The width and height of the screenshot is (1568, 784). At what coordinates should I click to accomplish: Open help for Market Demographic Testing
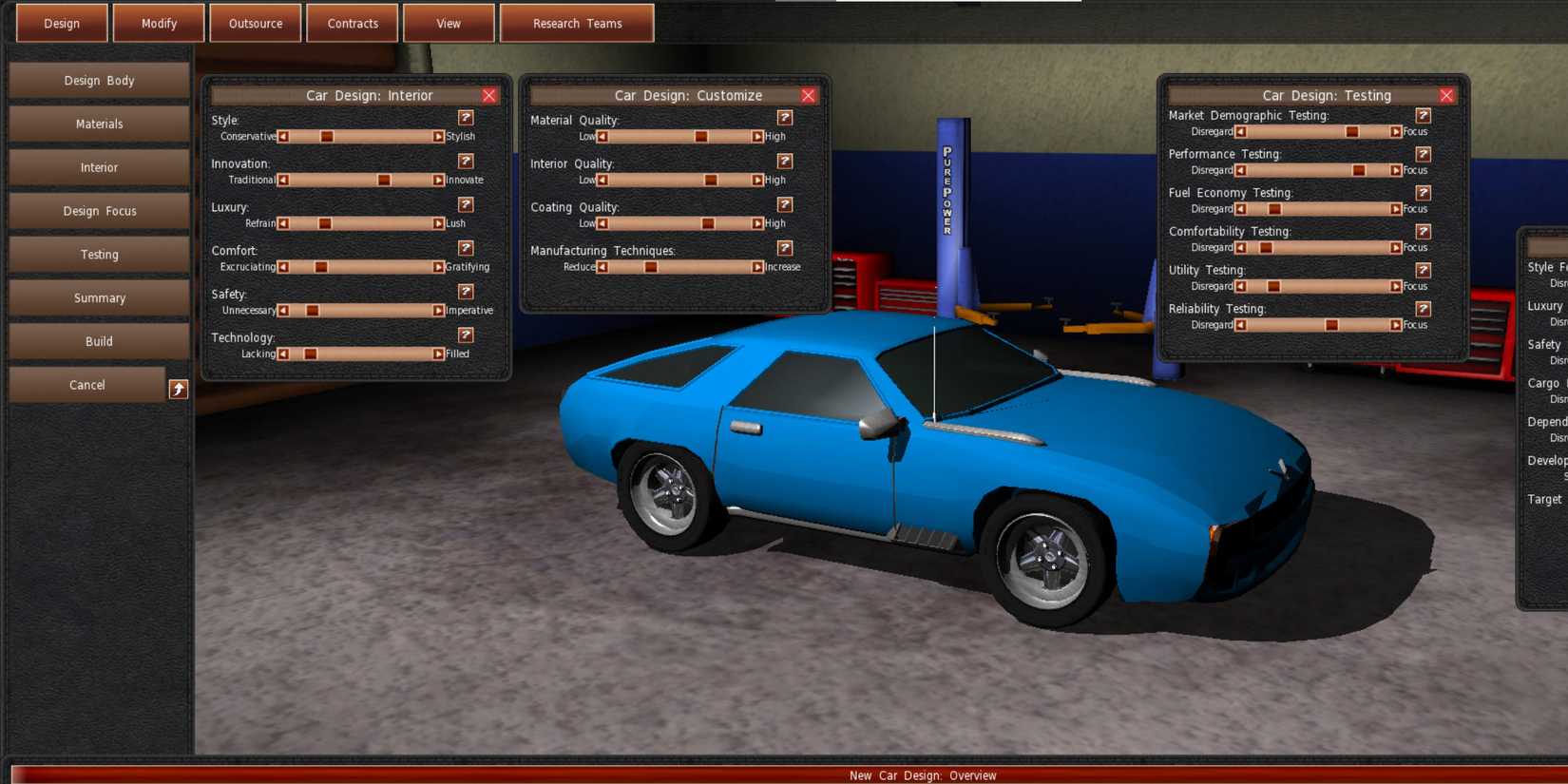coord(1423,113)
